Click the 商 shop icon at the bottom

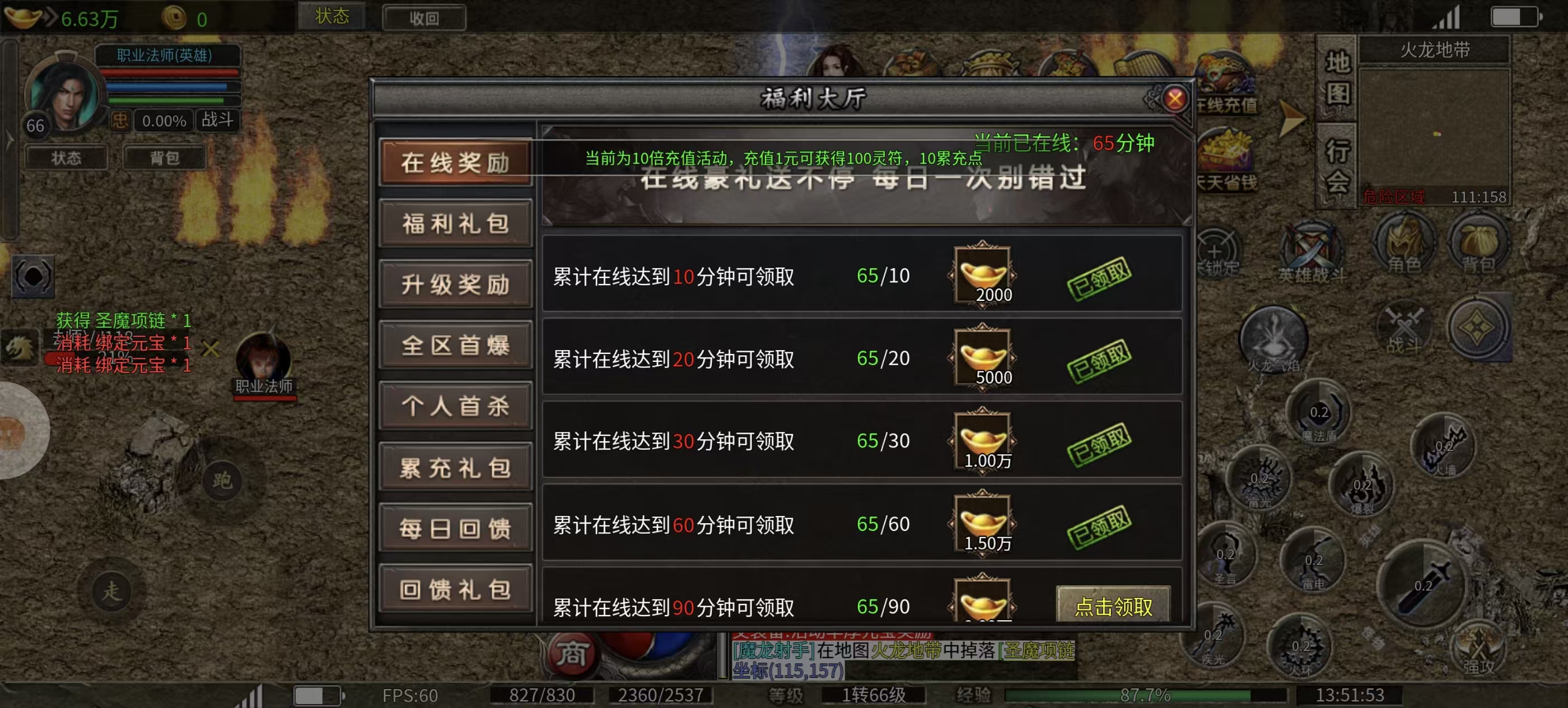click(573, 656)
